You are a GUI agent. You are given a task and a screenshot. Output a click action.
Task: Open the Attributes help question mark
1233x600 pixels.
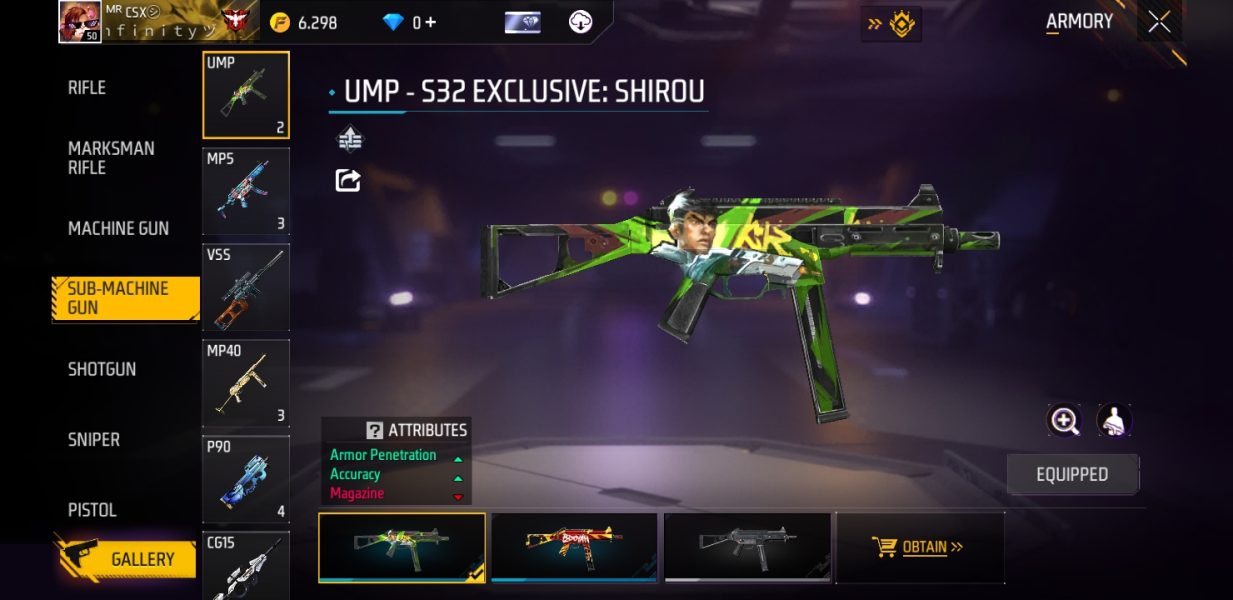(375, 431)
